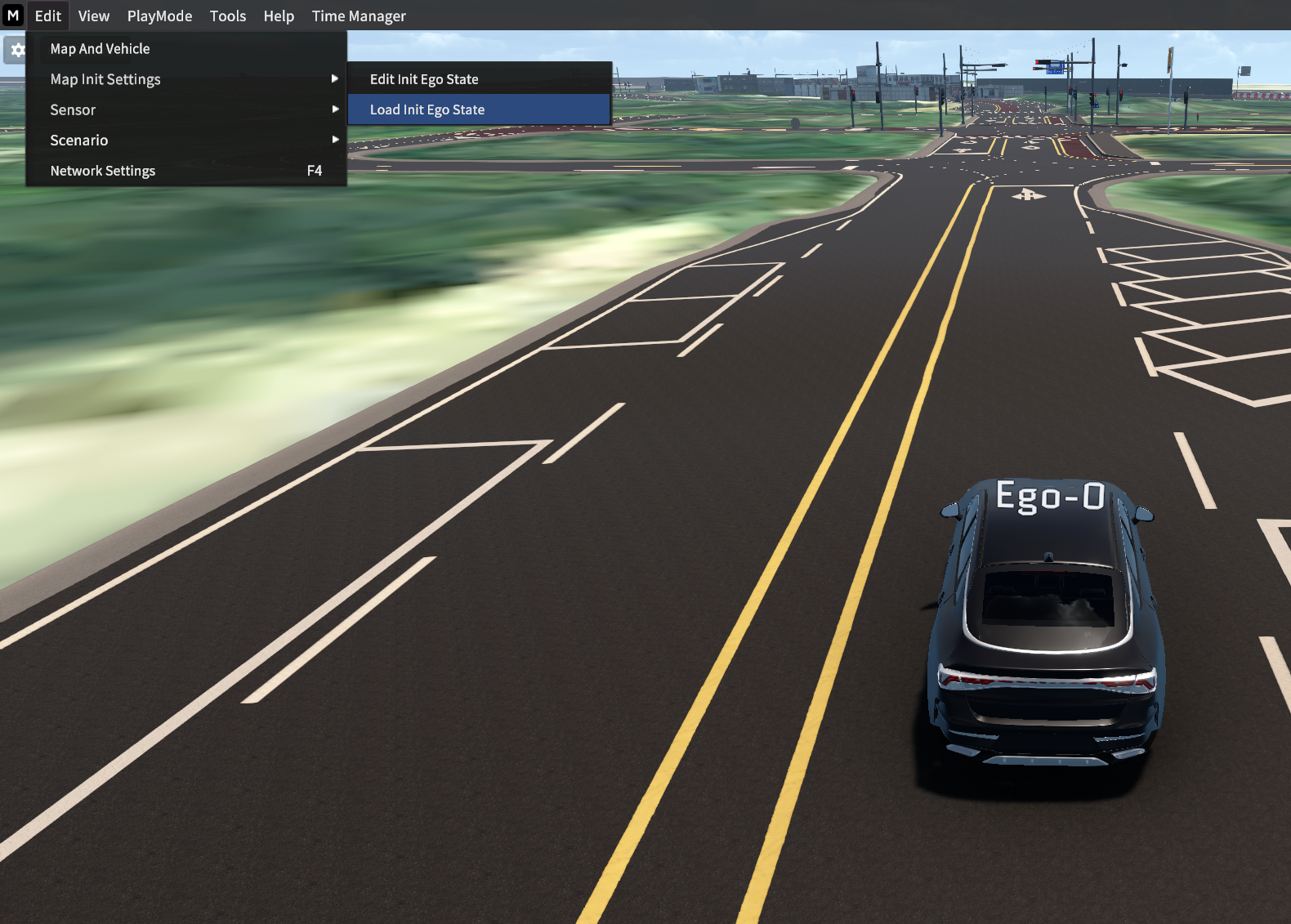Open the Help menu
This screenshot has height=924, width=1291.
tap(279, 16)
